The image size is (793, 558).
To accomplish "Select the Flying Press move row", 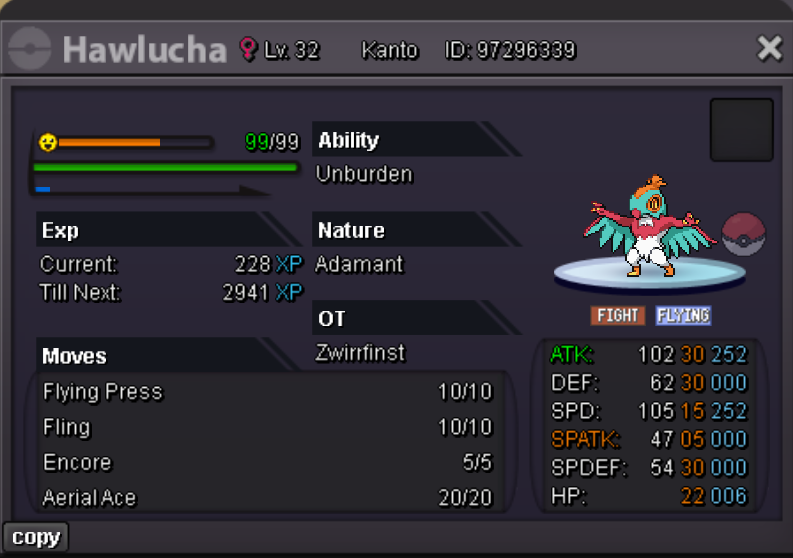I will pos(267,391).
